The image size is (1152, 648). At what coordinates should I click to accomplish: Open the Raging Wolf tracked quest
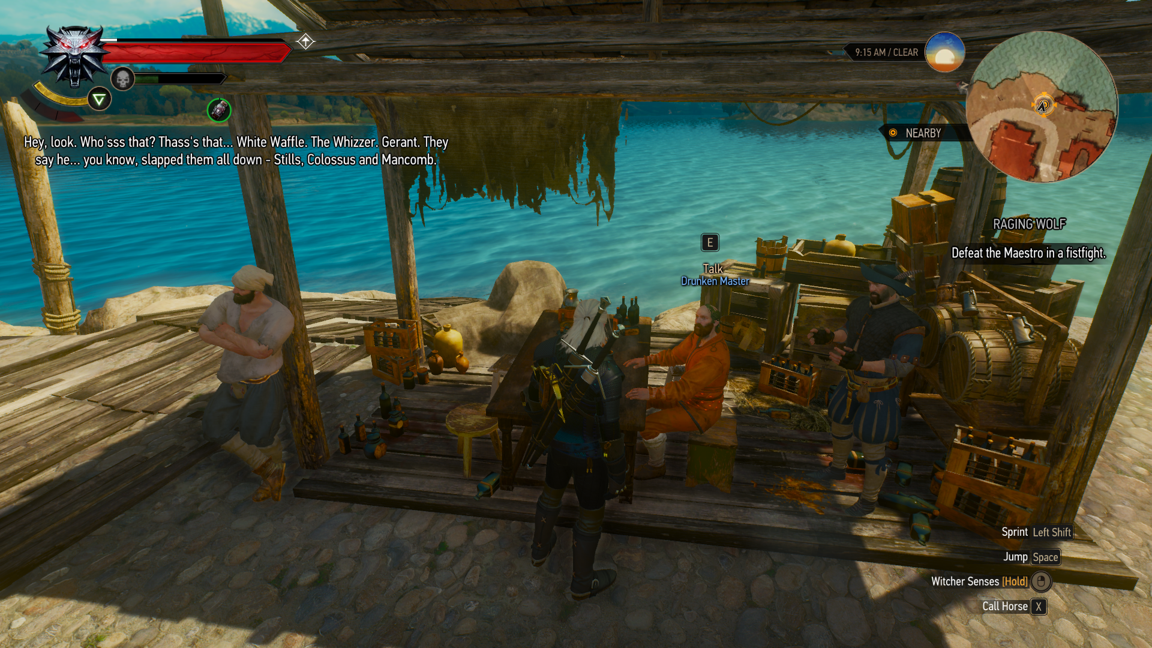pos(1028,225)
